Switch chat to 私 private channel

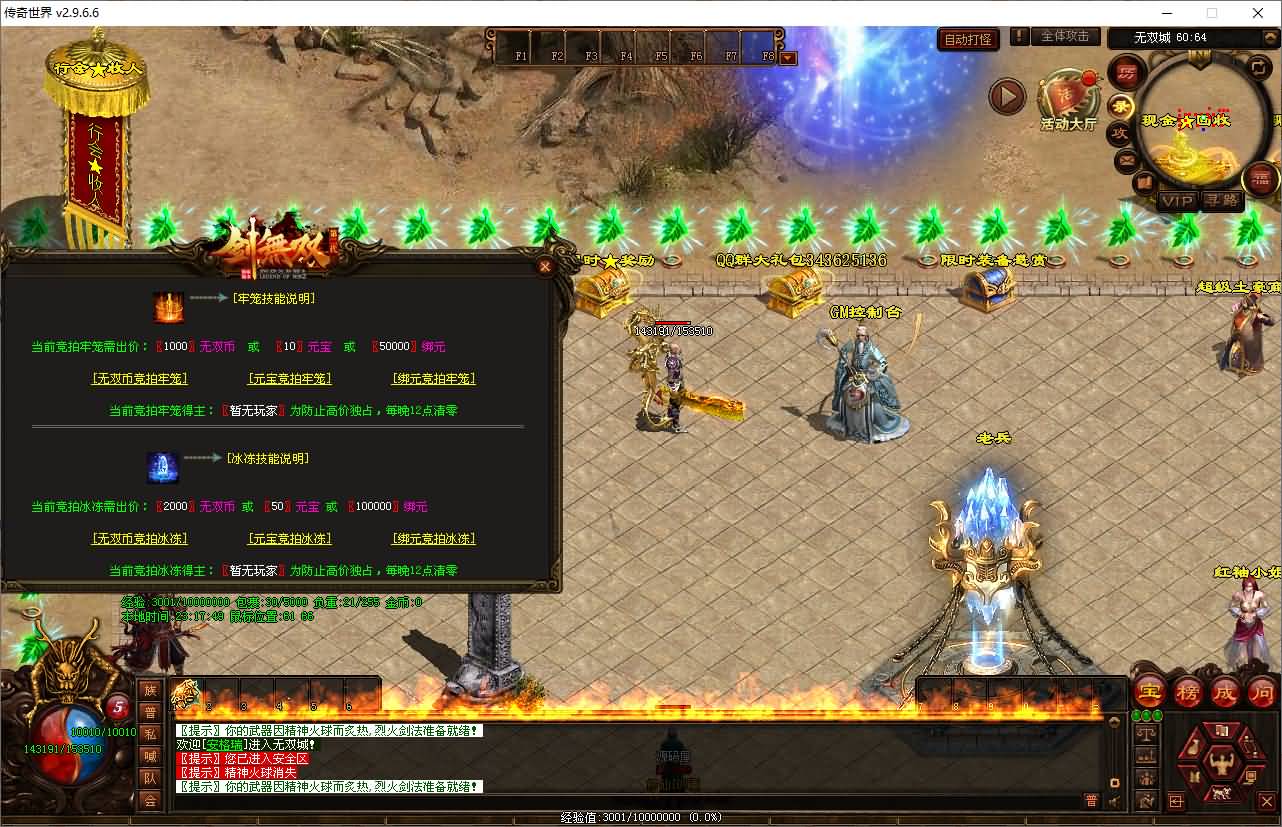tap(150, 734)
